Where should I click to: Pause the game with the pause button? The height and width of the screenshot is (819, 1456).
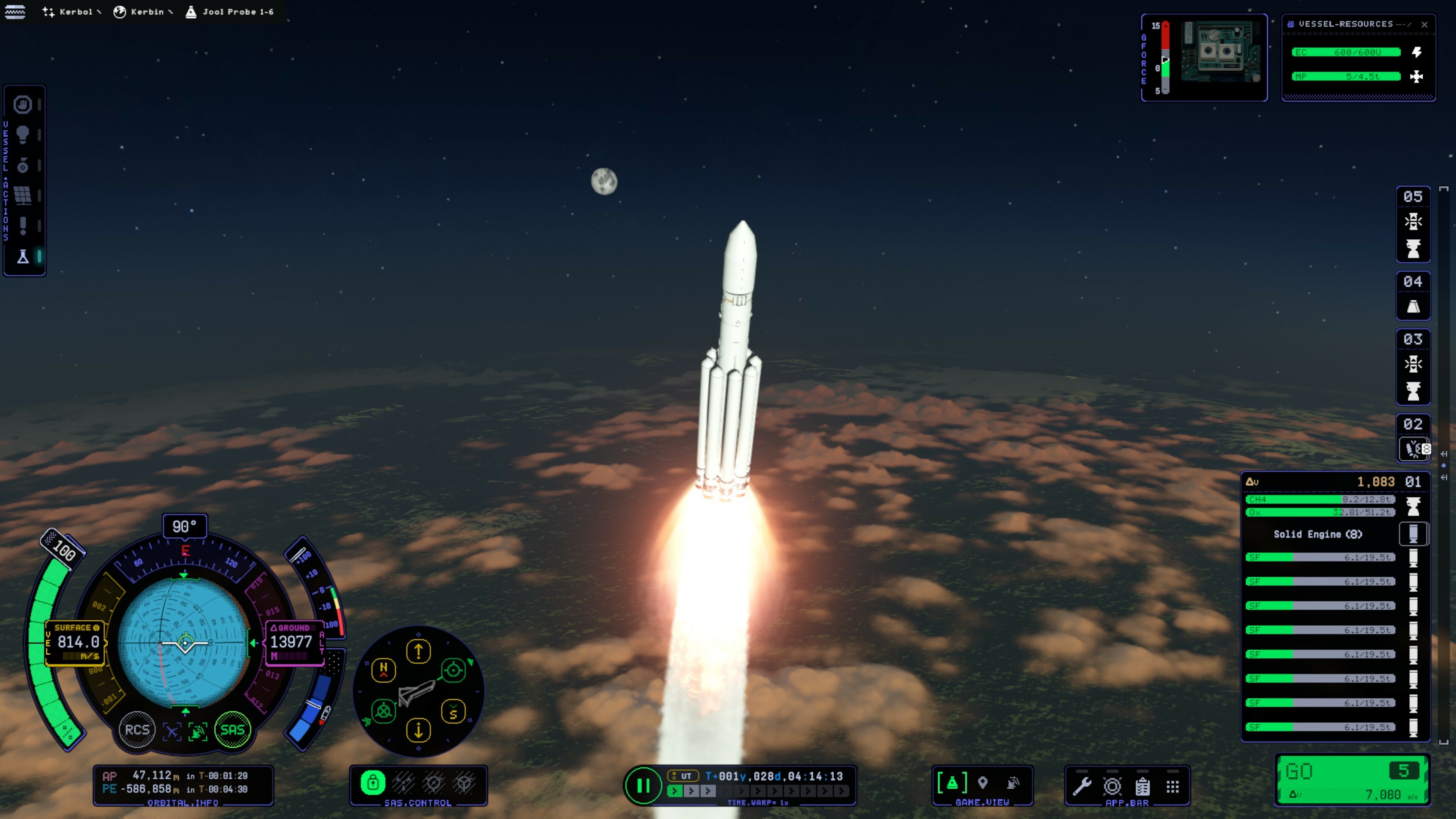(643, 785)
